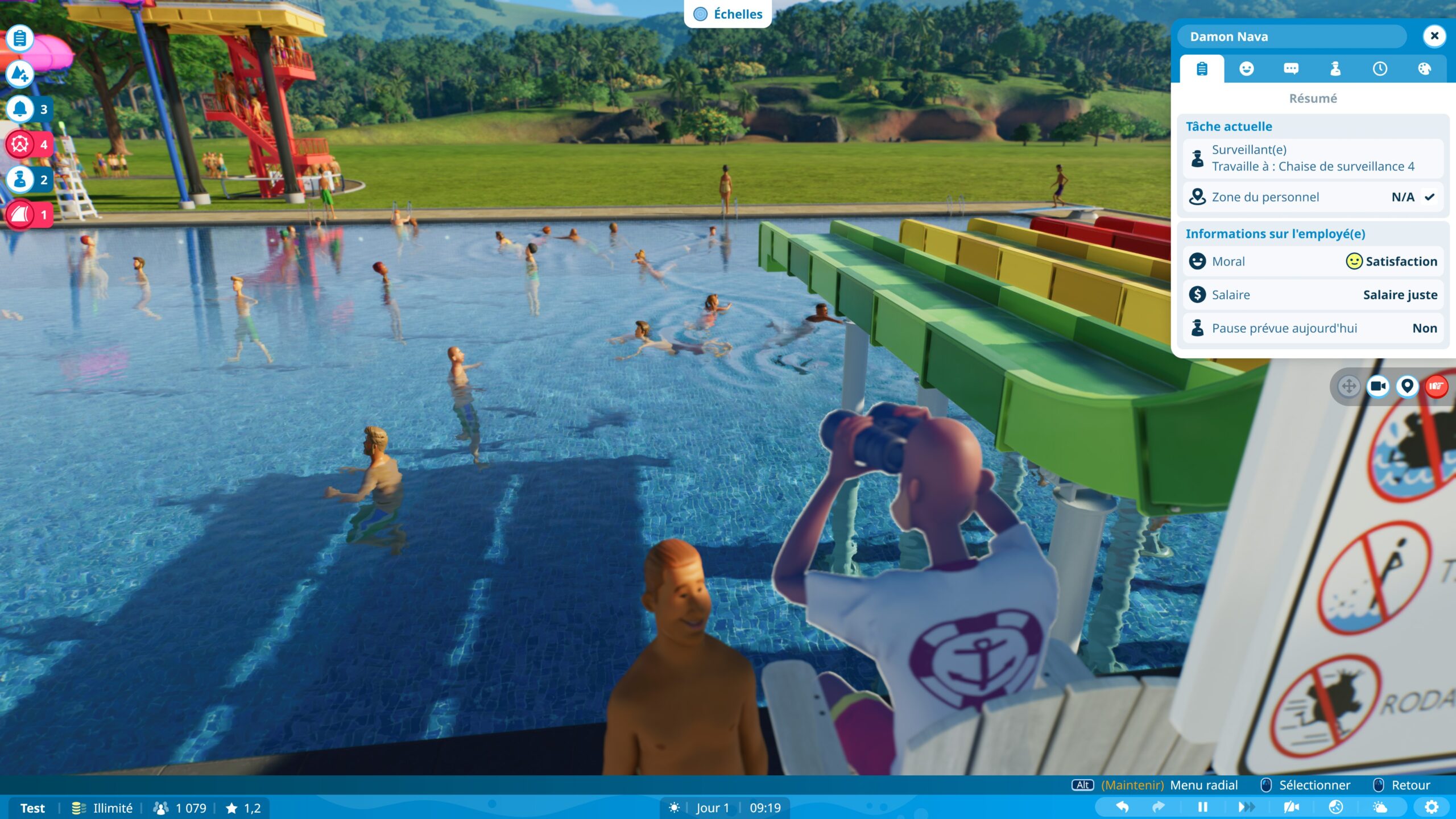Image resolution: width=1456 pixels, height=819 pixels.
Task: Toggle the Zone du personnel checkmark
Action: [x=1430, y=197]
